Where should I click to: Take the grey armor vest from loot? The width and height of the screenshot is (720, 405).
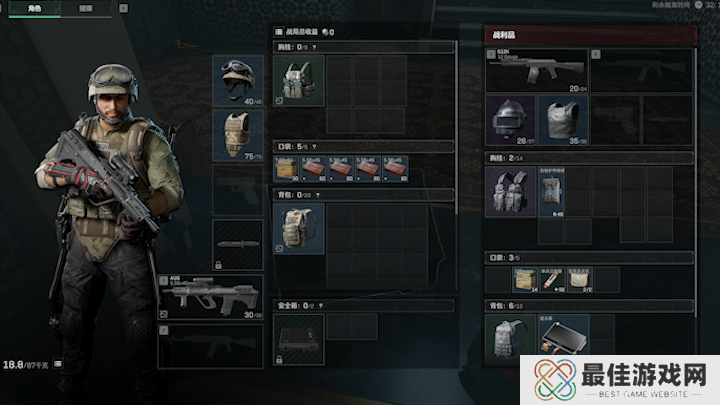[x=562, y=120]
